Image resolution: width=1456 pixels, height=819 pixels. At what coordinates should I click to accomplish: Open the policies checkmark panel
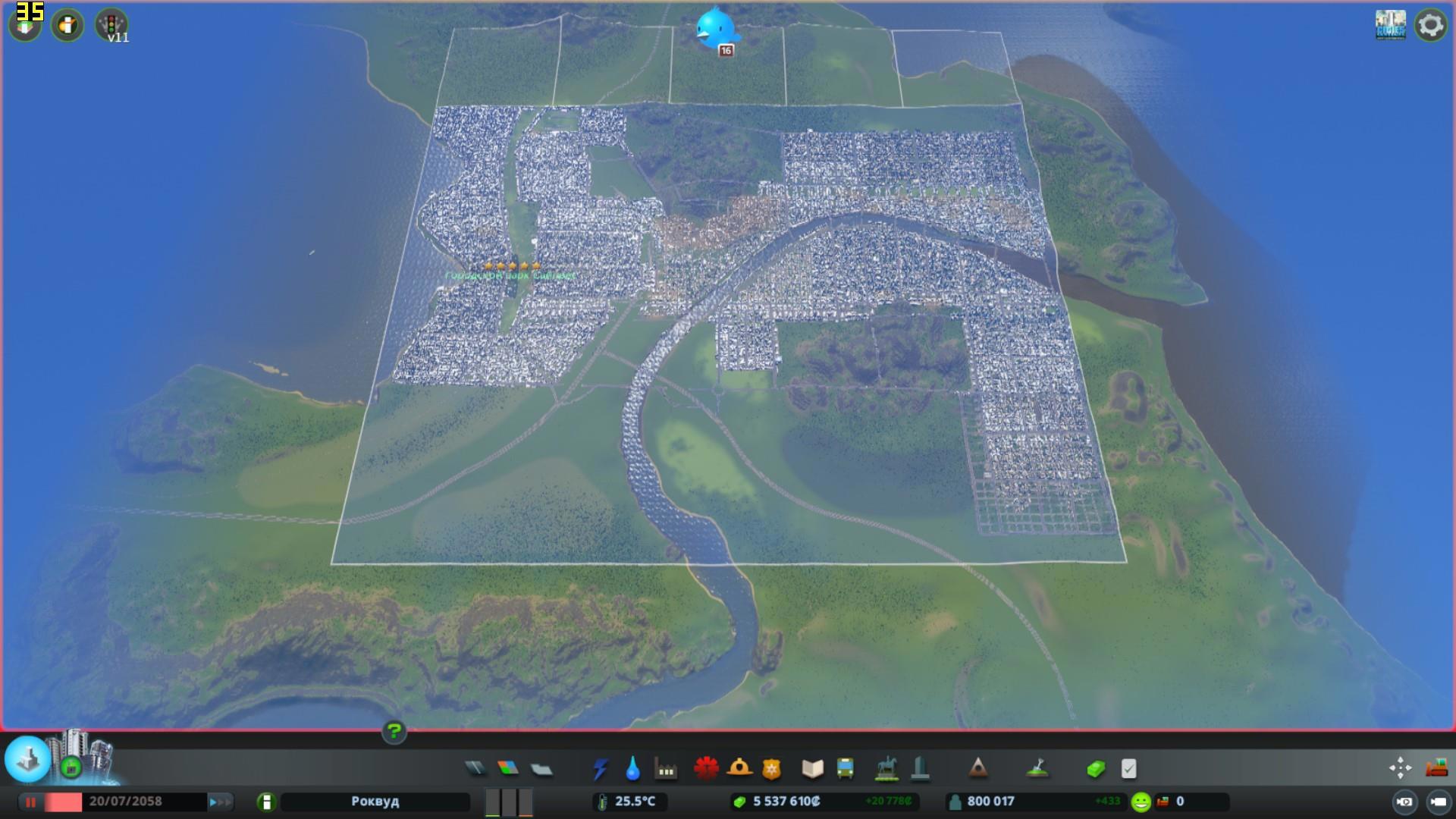tap(1128, 769)
